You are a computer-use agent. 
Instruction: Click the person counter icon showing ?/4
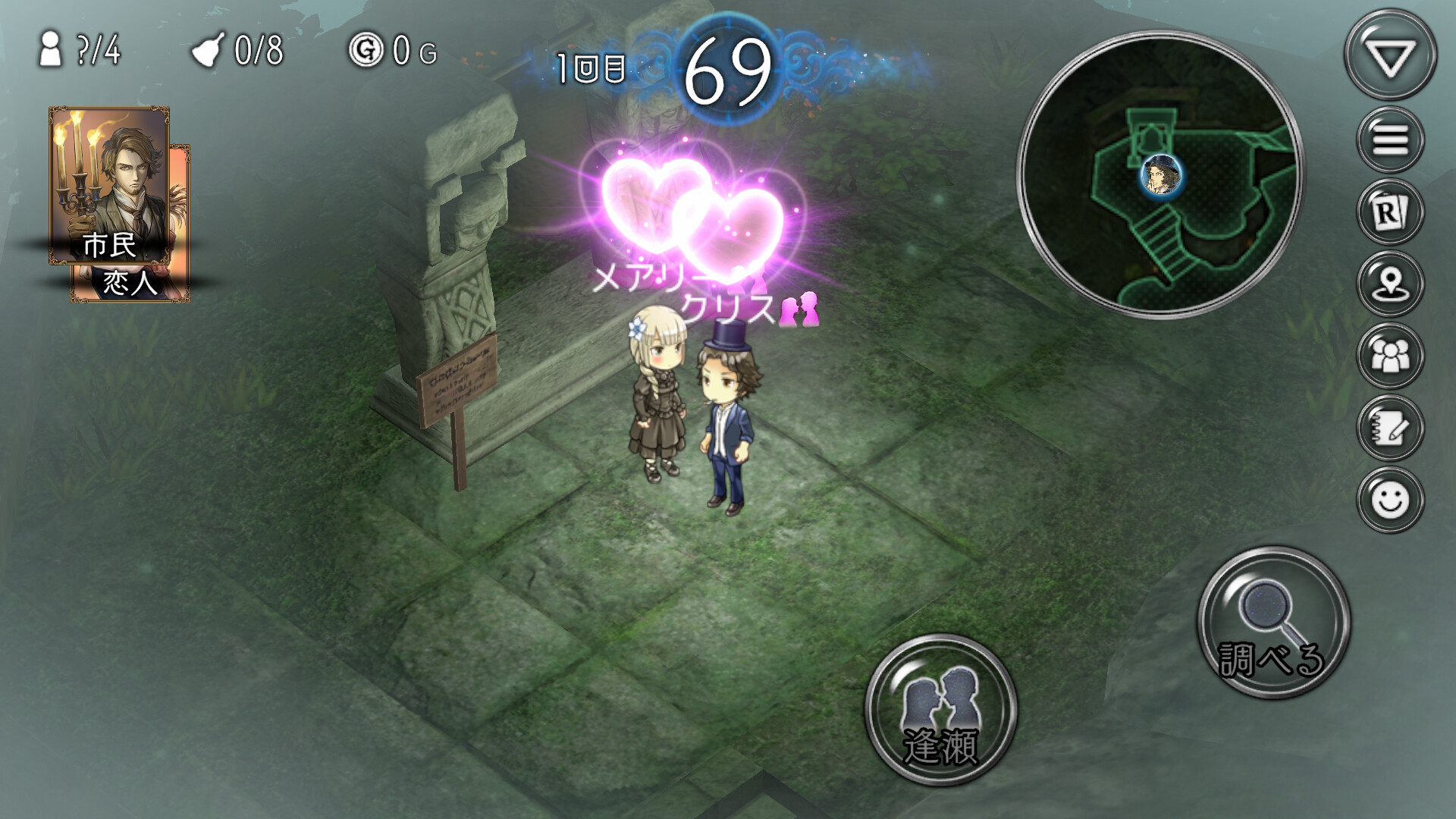pos(52,49)
